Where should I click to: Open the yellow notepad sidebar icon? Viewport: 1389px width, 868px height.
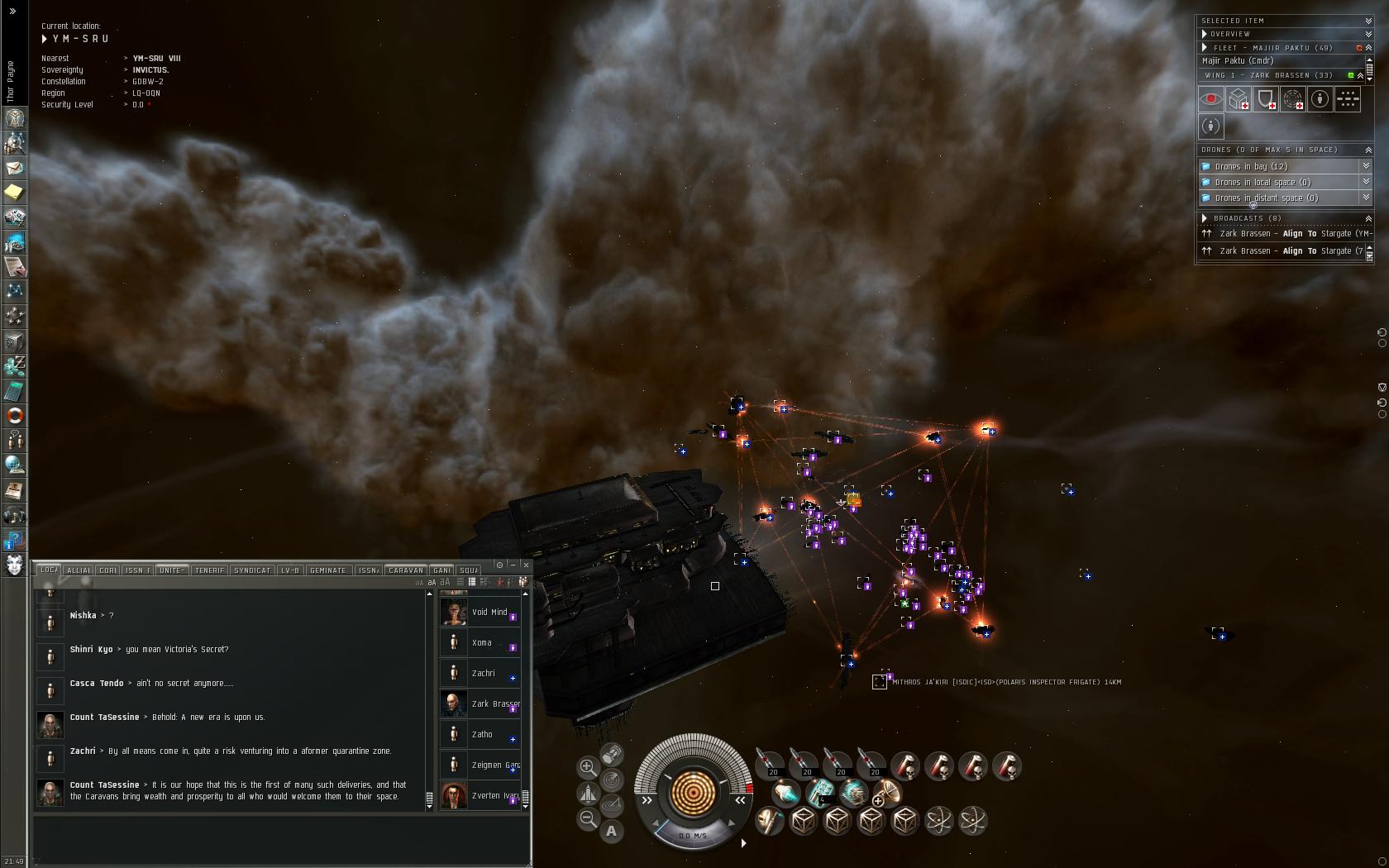click(x=14, y=193)
